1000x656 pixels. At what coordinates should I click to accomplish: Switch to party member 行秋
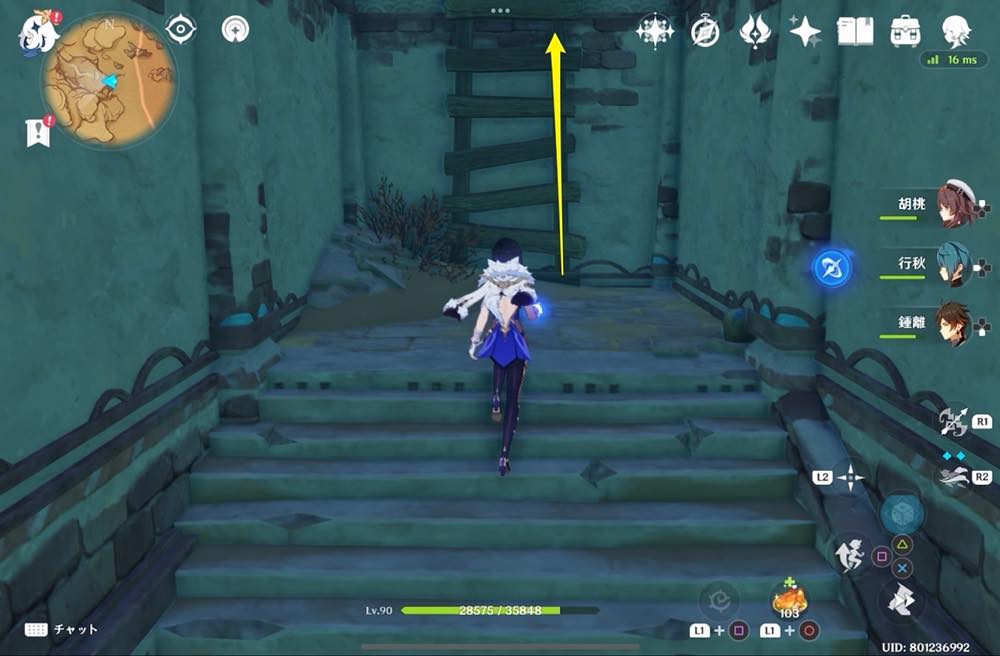(954, 265)
